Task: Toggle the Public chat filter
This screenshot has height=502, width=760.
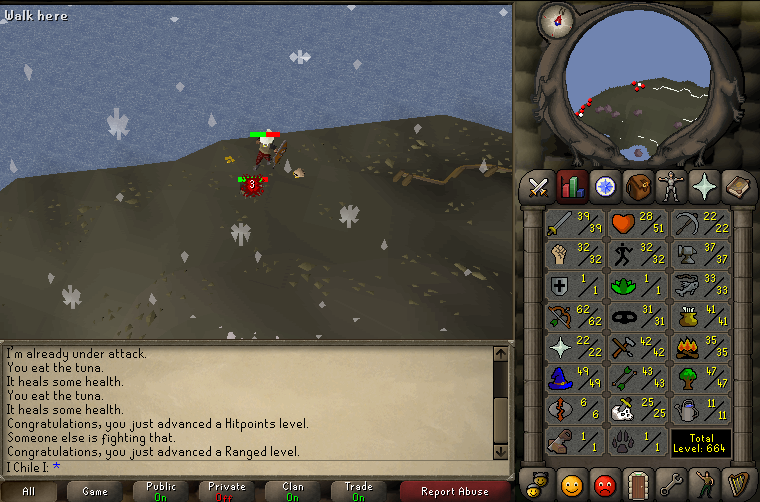Action: (161, 492)
